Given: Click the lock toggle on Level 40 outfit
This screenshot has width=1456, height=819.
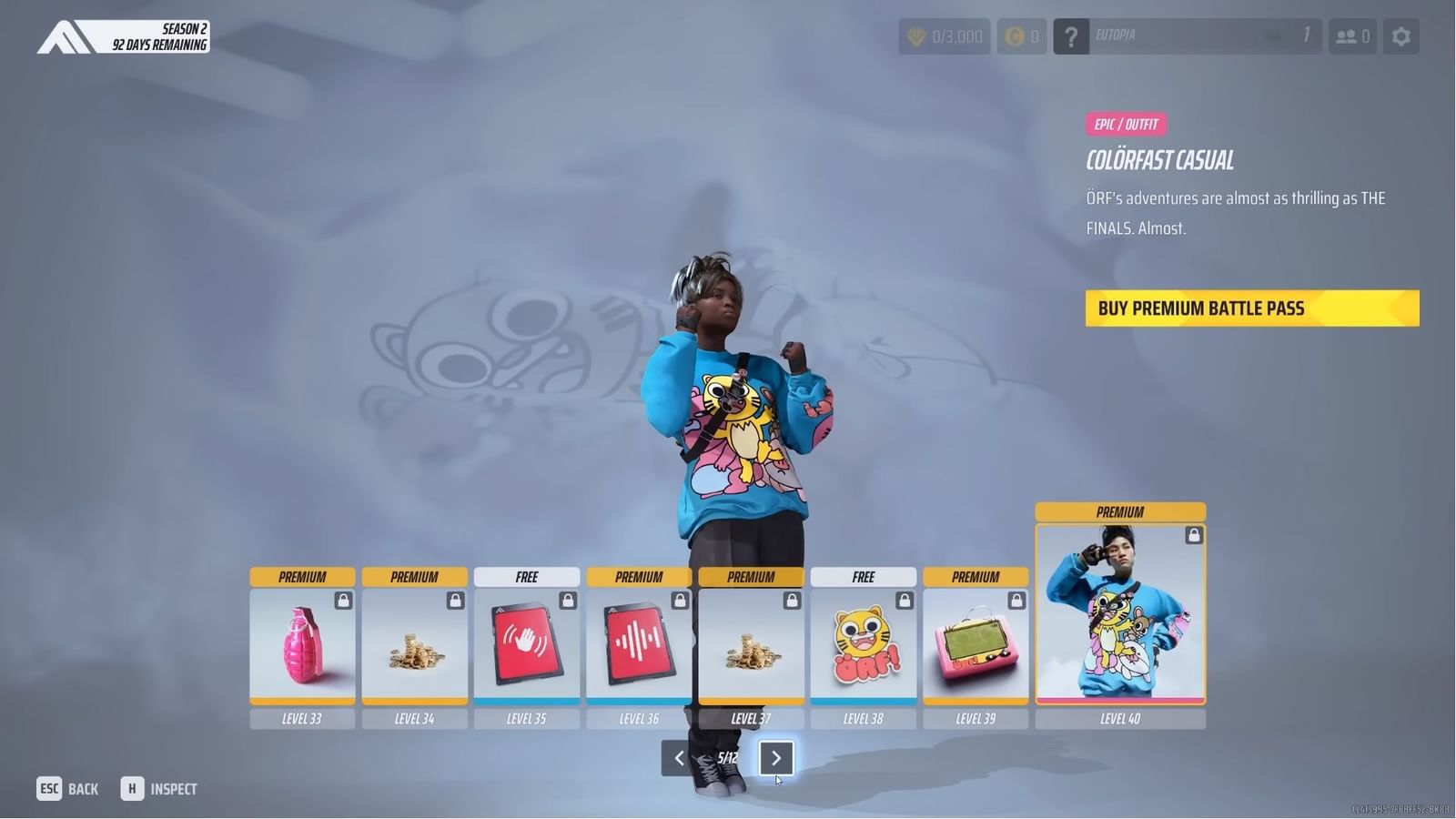Looking at the screenshot, I should tap(1192, 536).
